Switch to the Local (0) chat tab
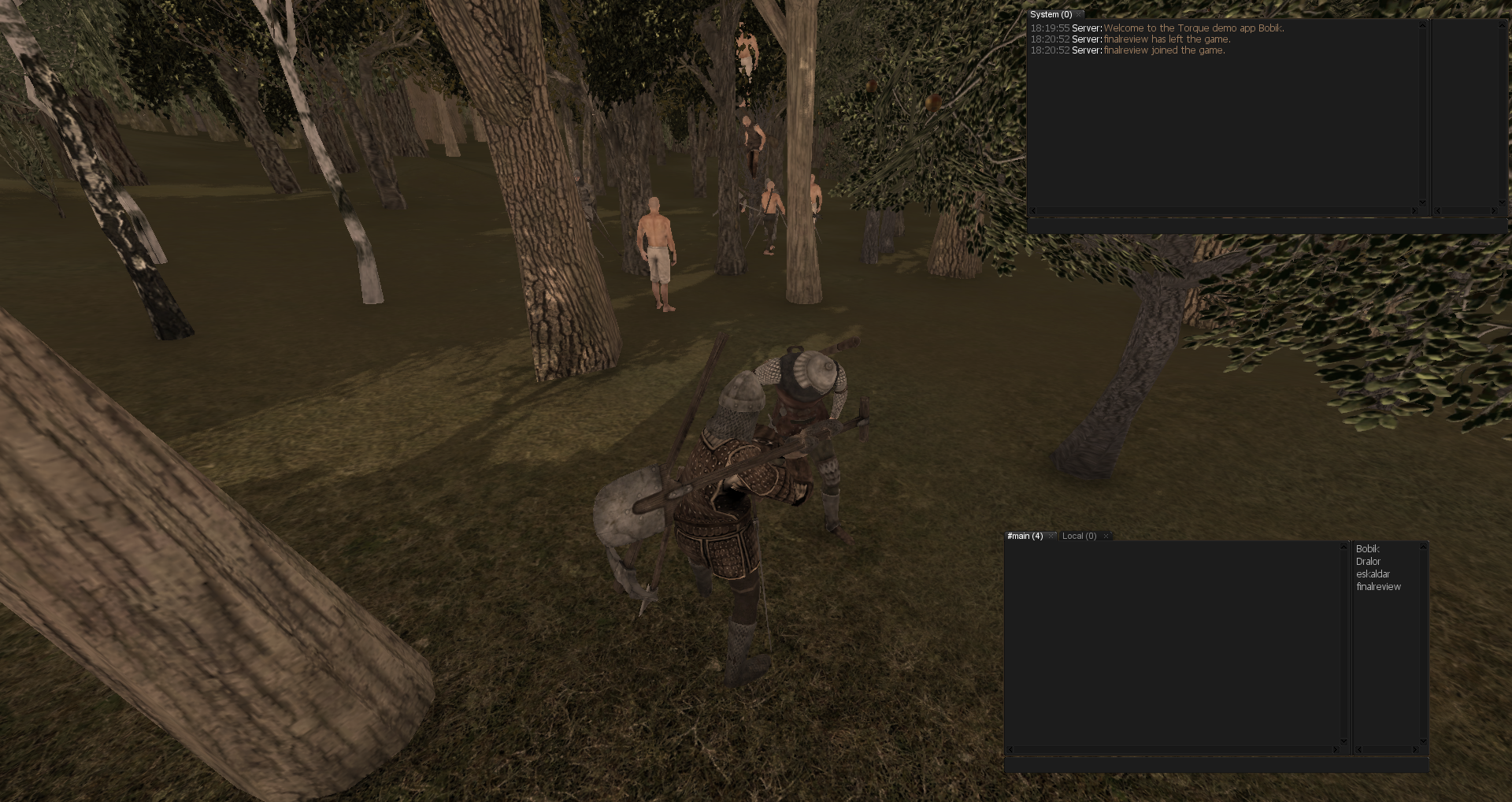The width and height of the screenshot is (1512, 802). tap(1079, 536)
